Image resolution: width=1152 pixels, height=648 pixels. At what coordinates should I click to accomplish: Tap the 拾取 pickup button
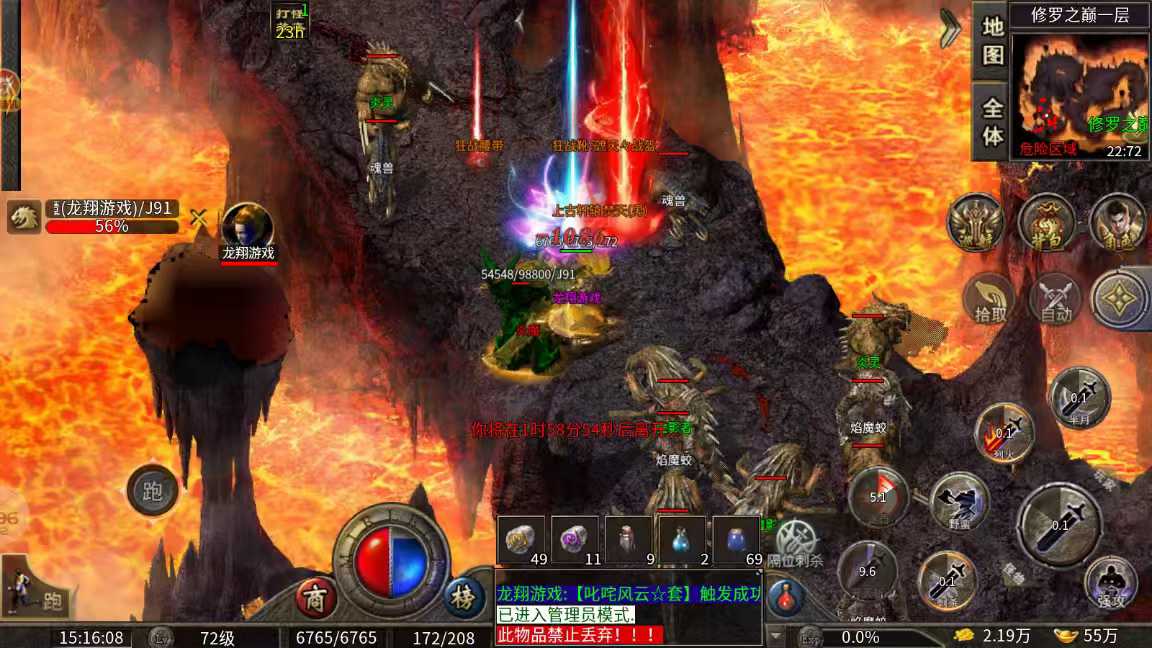988,299
